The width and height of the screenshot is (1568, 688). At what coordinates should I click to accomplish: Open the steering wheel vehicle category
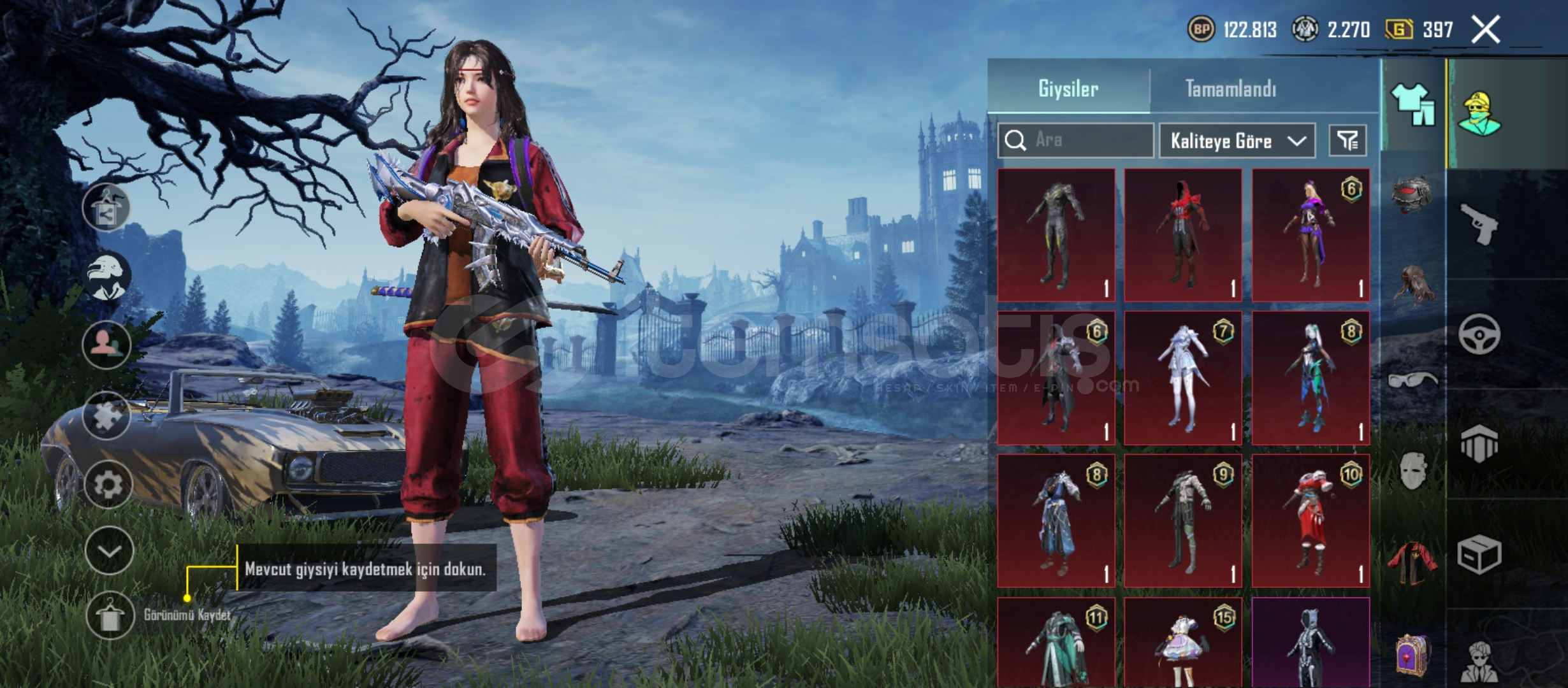(x=1479, y=334)
